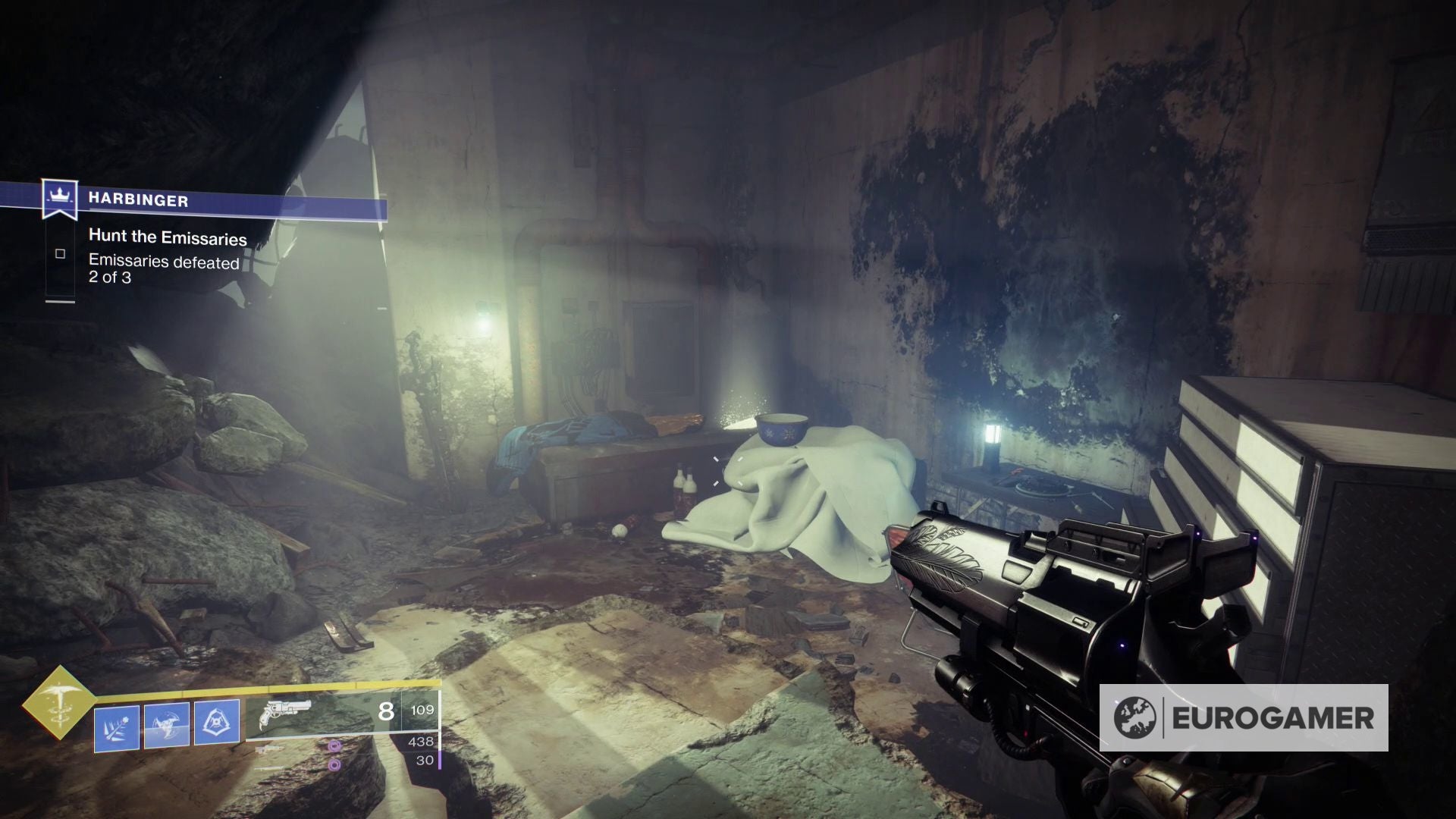Click the Harbinger crown quest emblem

[x=59, y=197]
